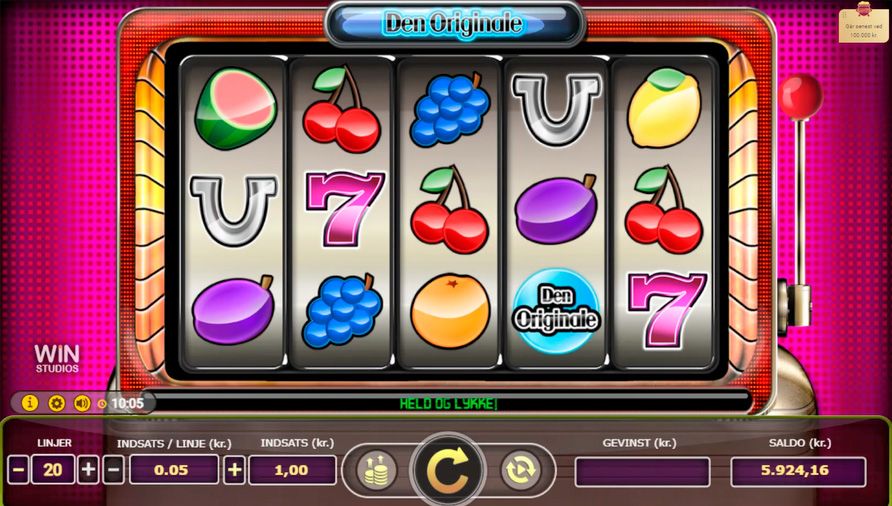Open the jackpot badge in the corner
Screen dimensions: 892x506
click(863, 25)
